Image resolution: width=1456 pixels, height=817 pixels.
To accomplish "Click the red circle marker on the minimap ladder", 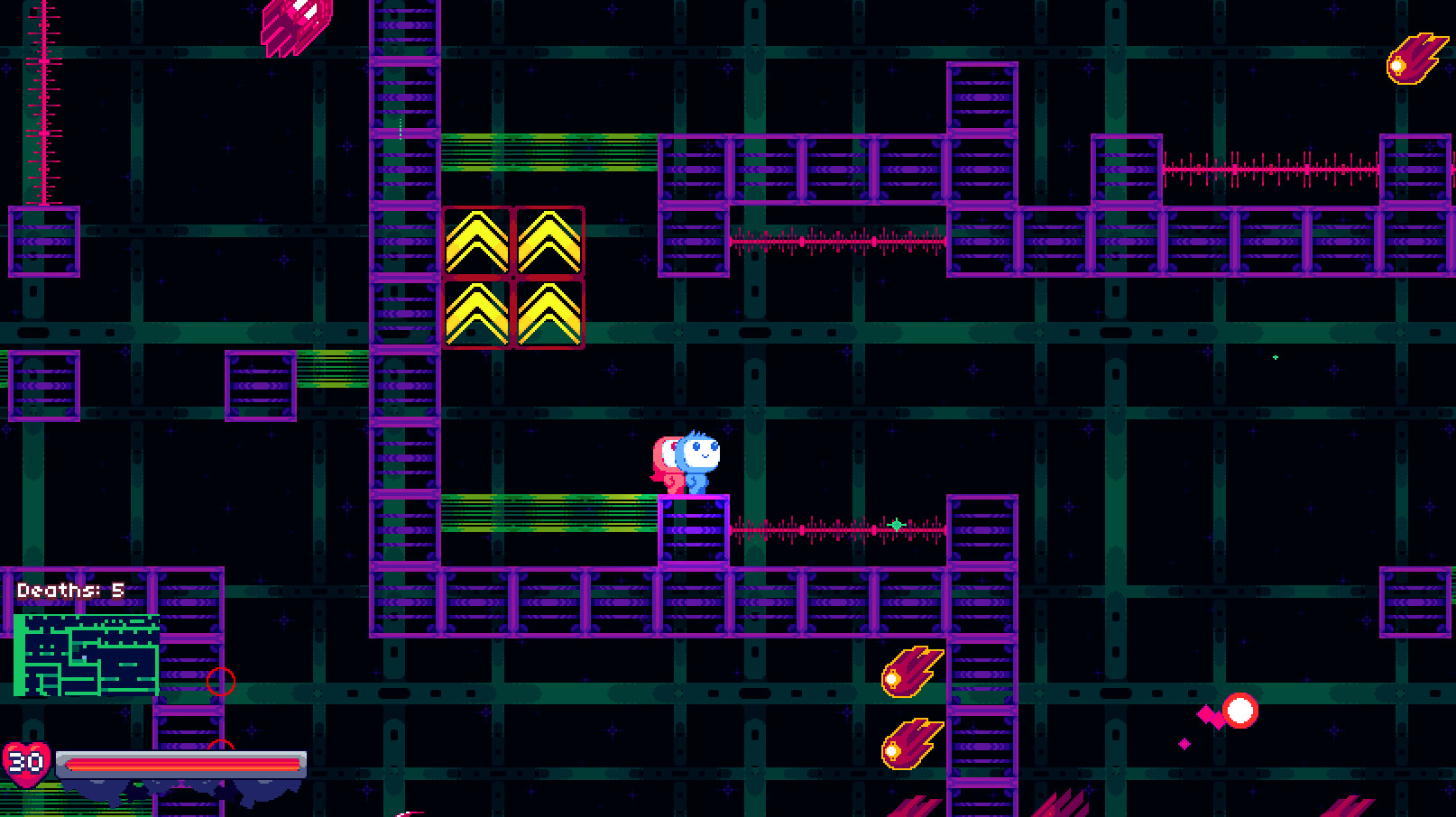I will coord(221,682).
